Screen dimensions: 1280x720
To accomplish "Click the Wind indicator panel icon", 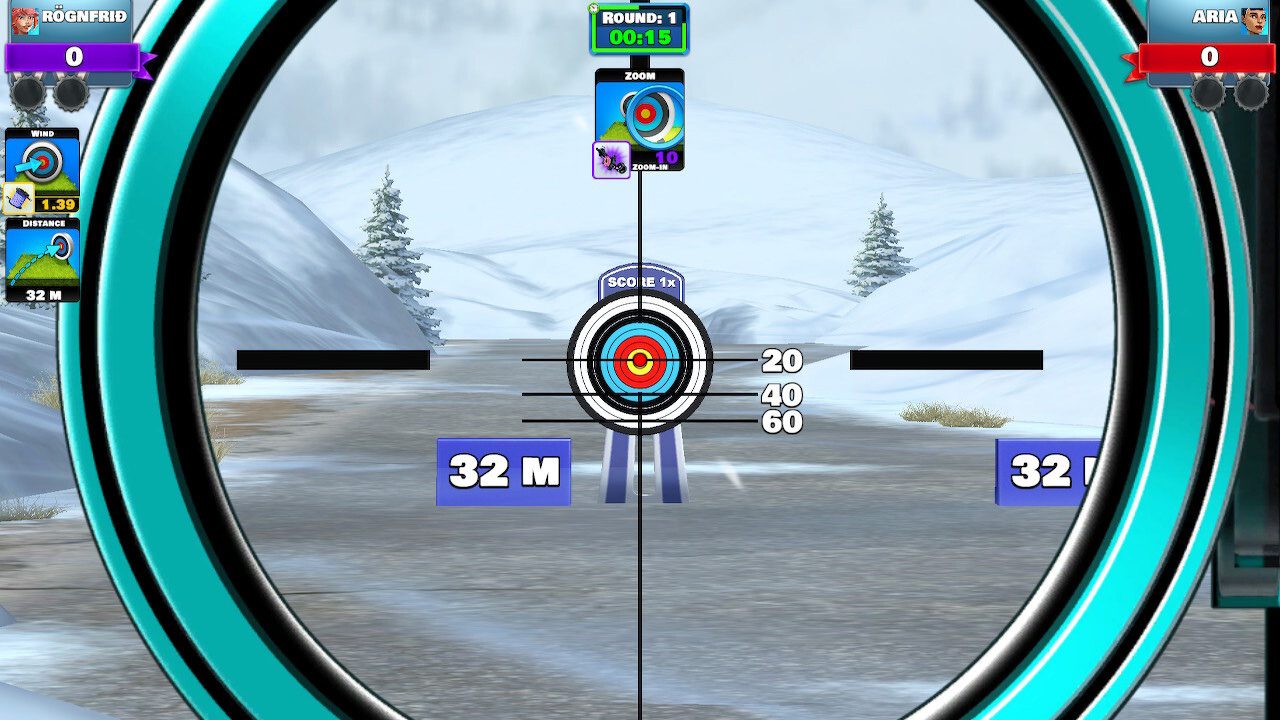I will [x=43, y=162].
